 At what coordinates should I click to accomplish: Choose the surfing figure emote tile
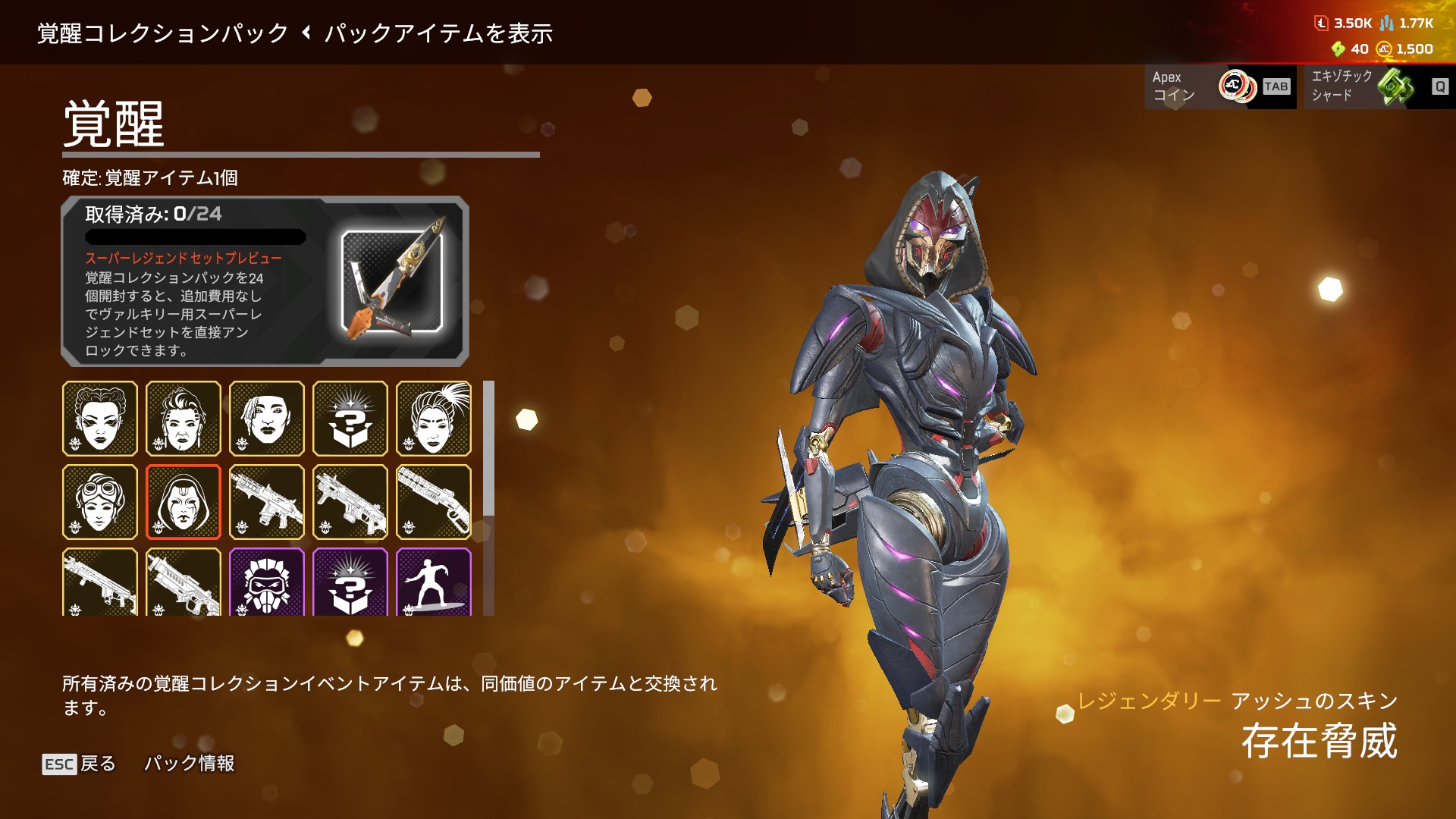(434, 582)
